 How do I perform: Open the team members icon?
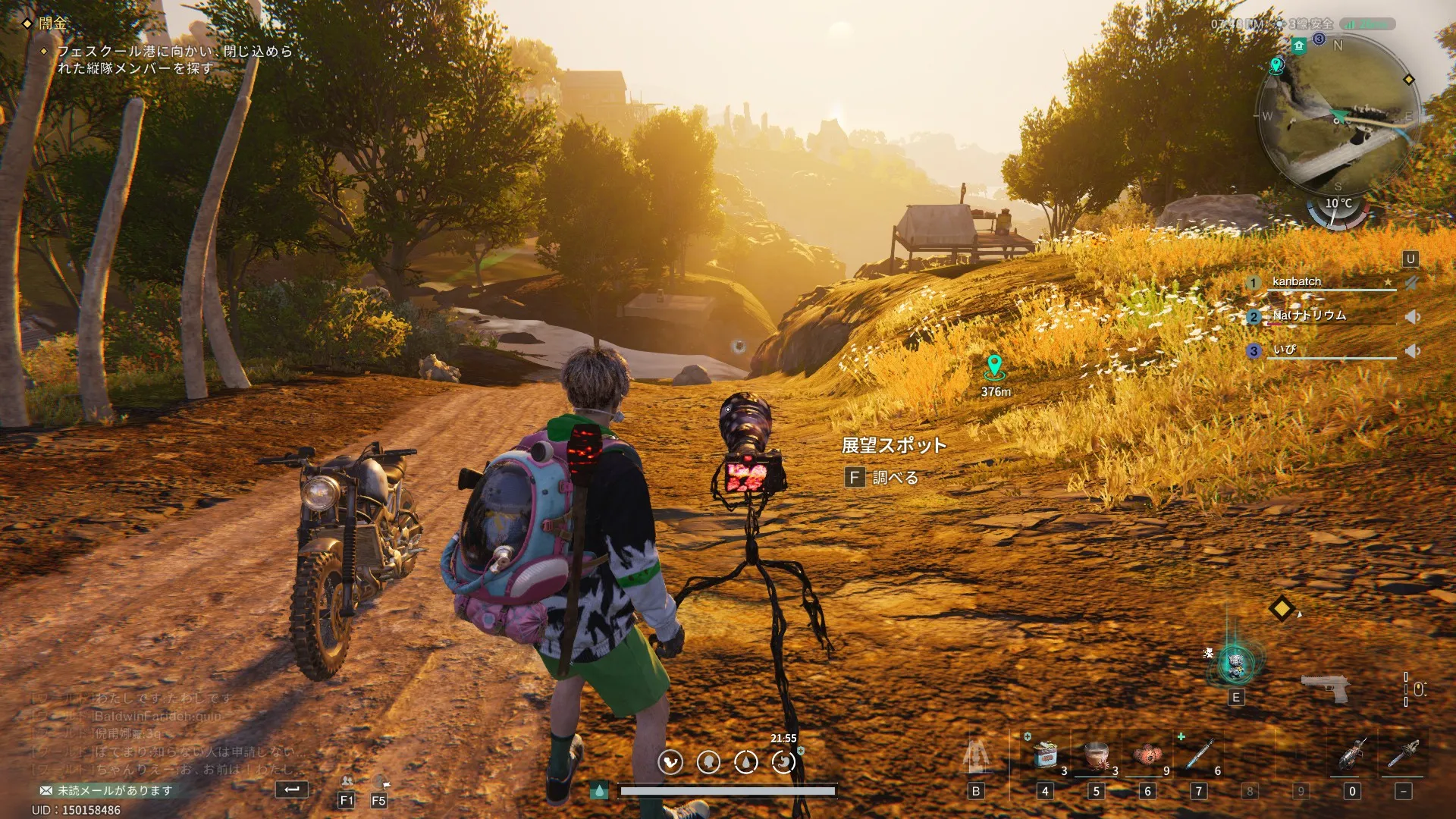click(347, 781)
